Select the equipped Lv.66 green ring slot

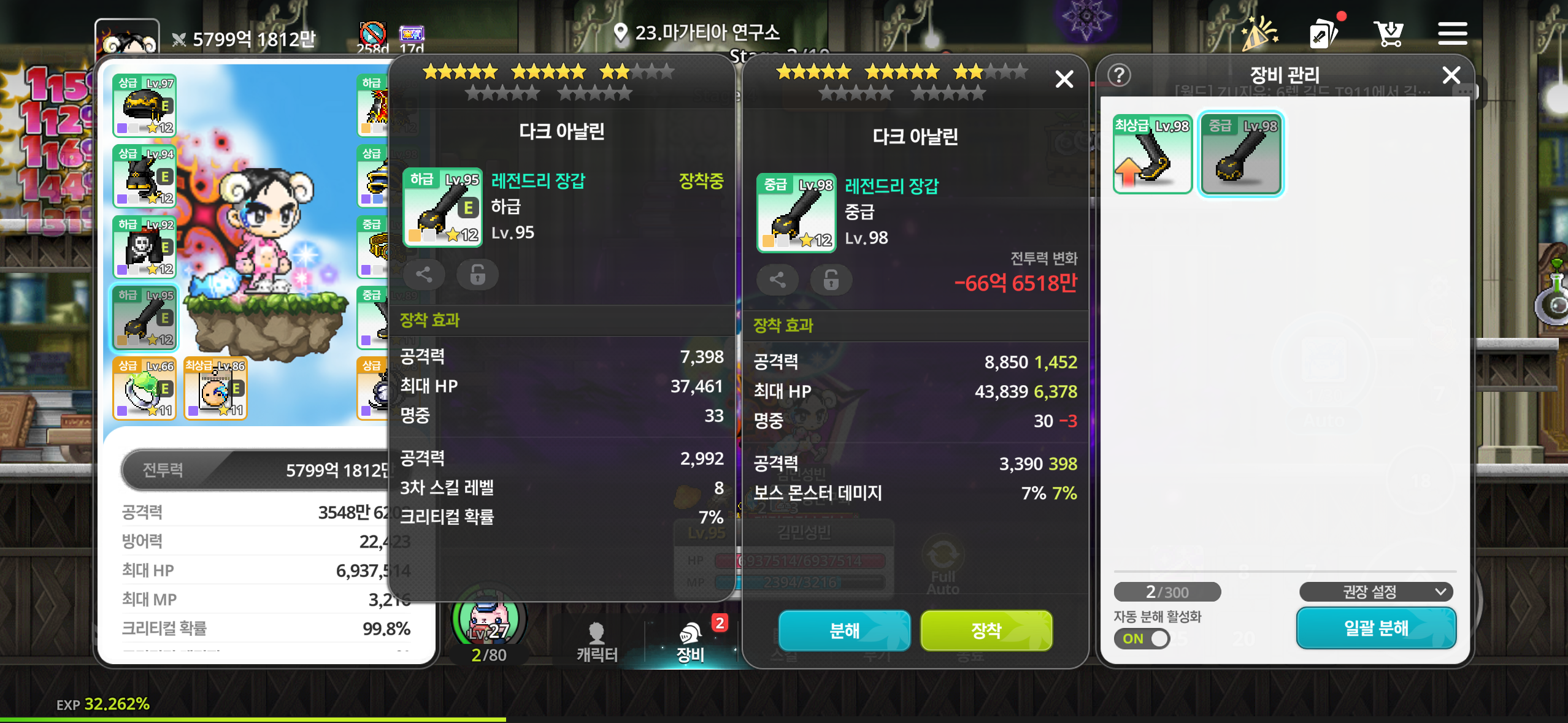tap(145, 389)
